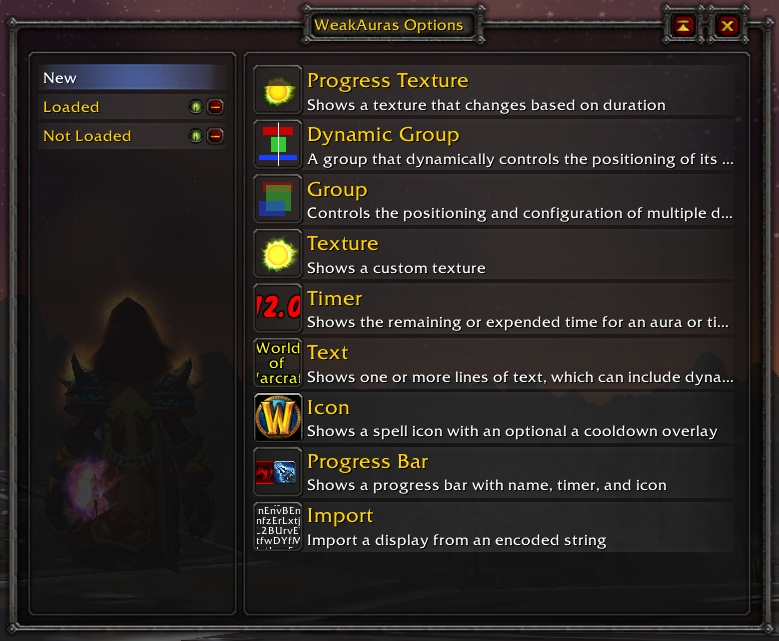Choose the Text display option
This screenshot has width=779, height=641.
[494, 363]
